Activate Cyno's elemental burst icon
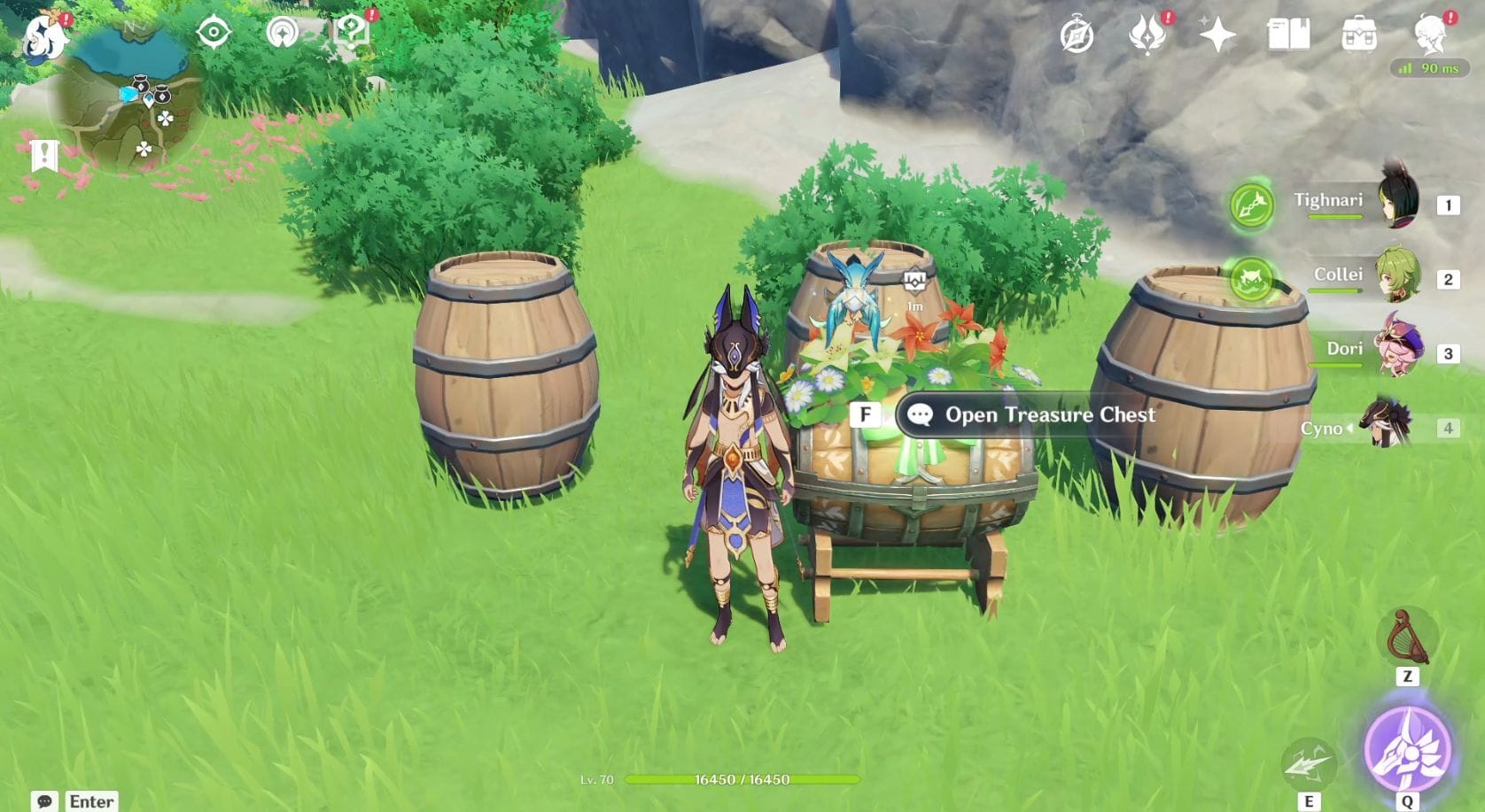Viewport: 1485px width, 812px height. 1407,749
